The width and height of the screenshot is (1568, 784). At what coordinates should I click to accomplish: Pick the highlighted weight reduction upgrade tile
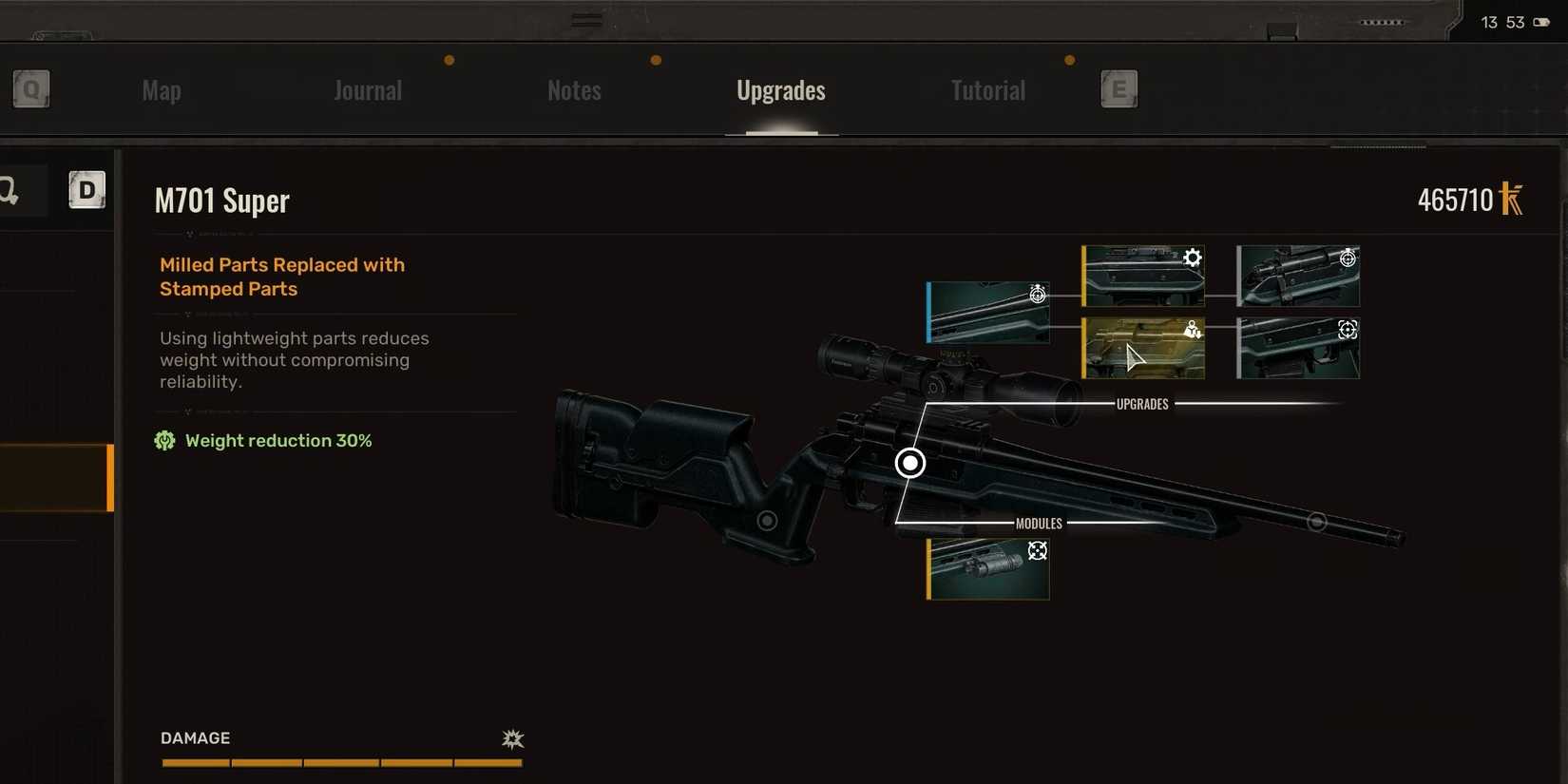(x=1143, y=348)
